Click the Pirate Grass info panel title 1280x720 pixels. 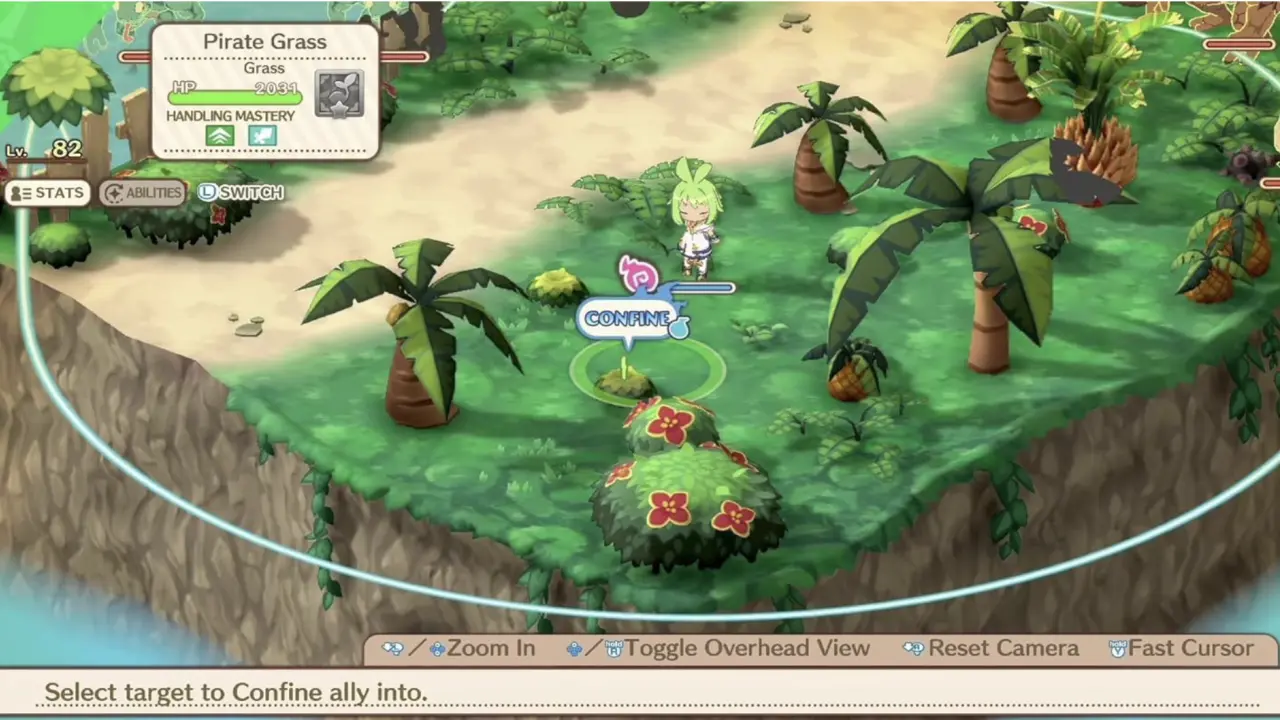click(264, 42)
